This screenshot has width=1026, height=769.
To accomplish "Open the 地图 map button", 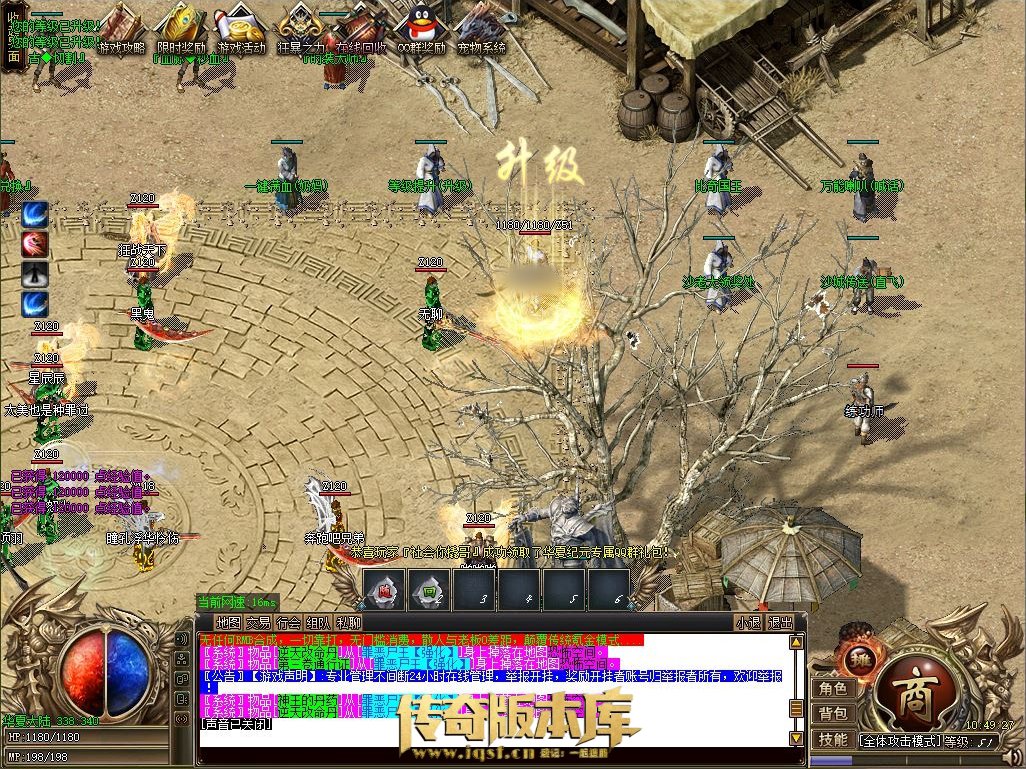I will pos(229,622).
